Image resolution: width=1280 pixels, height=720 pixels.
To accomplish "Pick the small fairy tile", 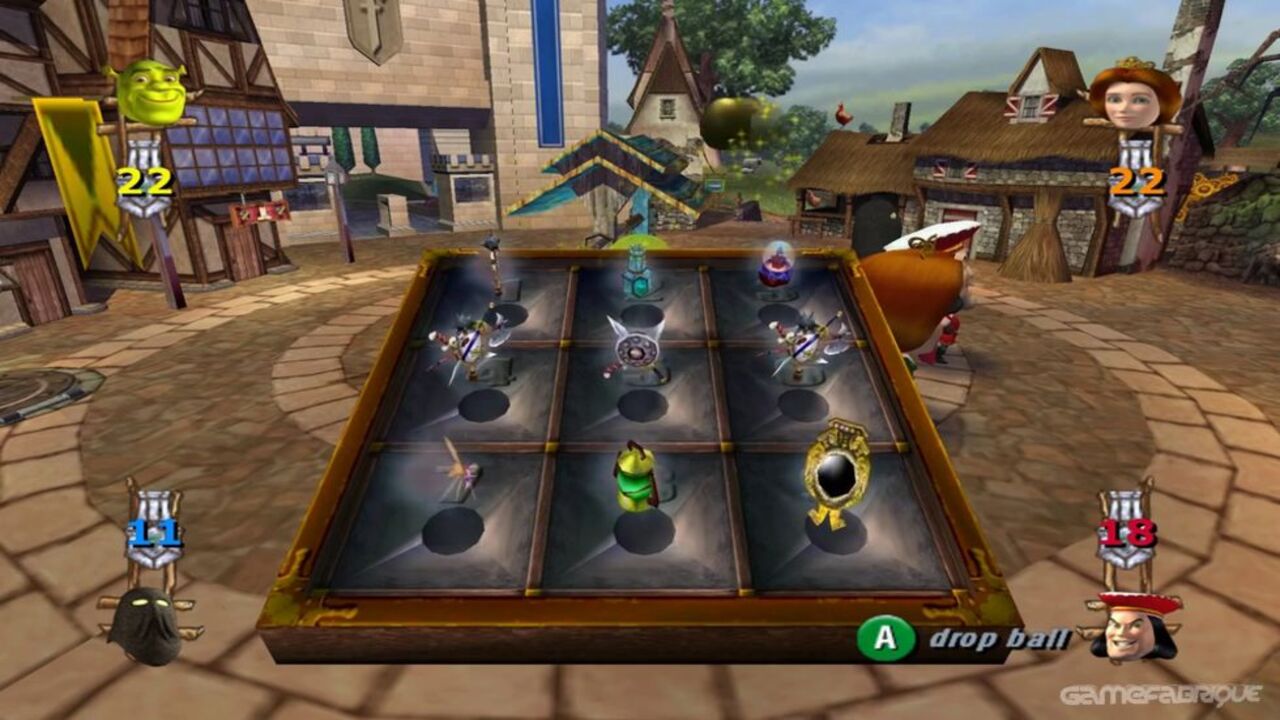I will click(x=458, y=470).
